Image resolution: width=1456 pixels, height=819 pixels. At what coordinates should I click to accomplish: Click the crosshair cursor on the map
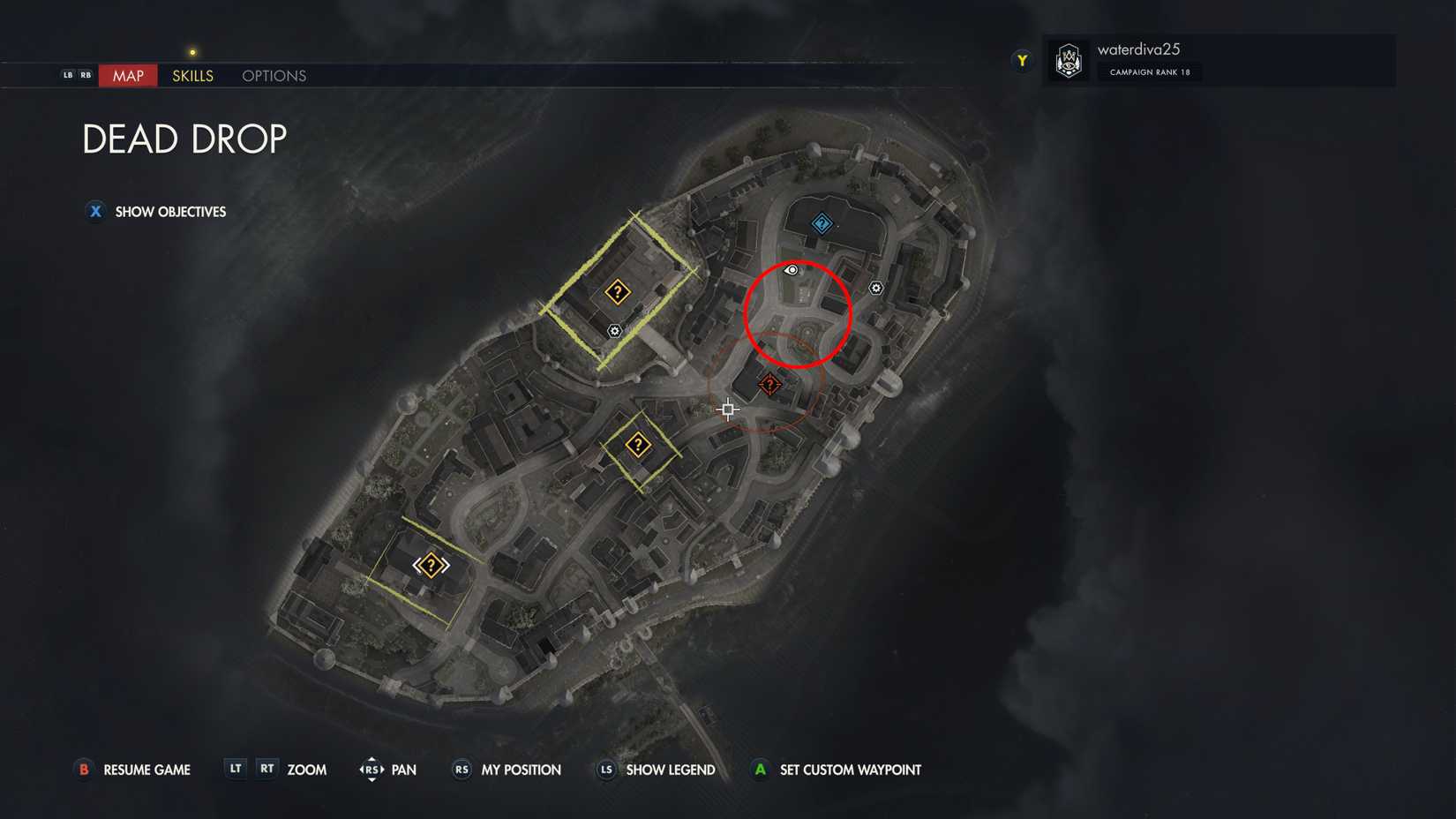pos(727,409)
